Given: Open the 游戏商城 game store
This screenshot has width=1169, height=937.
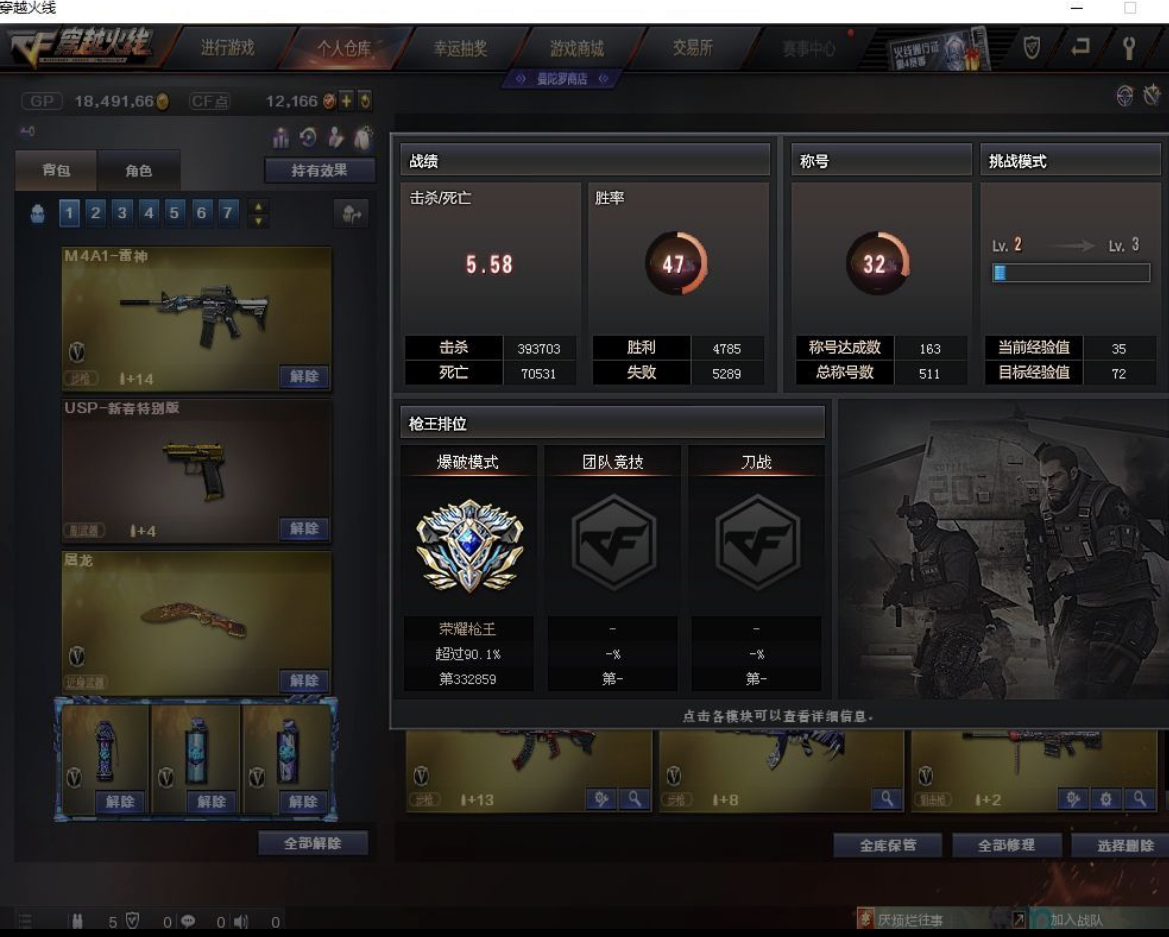Looking at the screenshot, I should coord(577,48).
